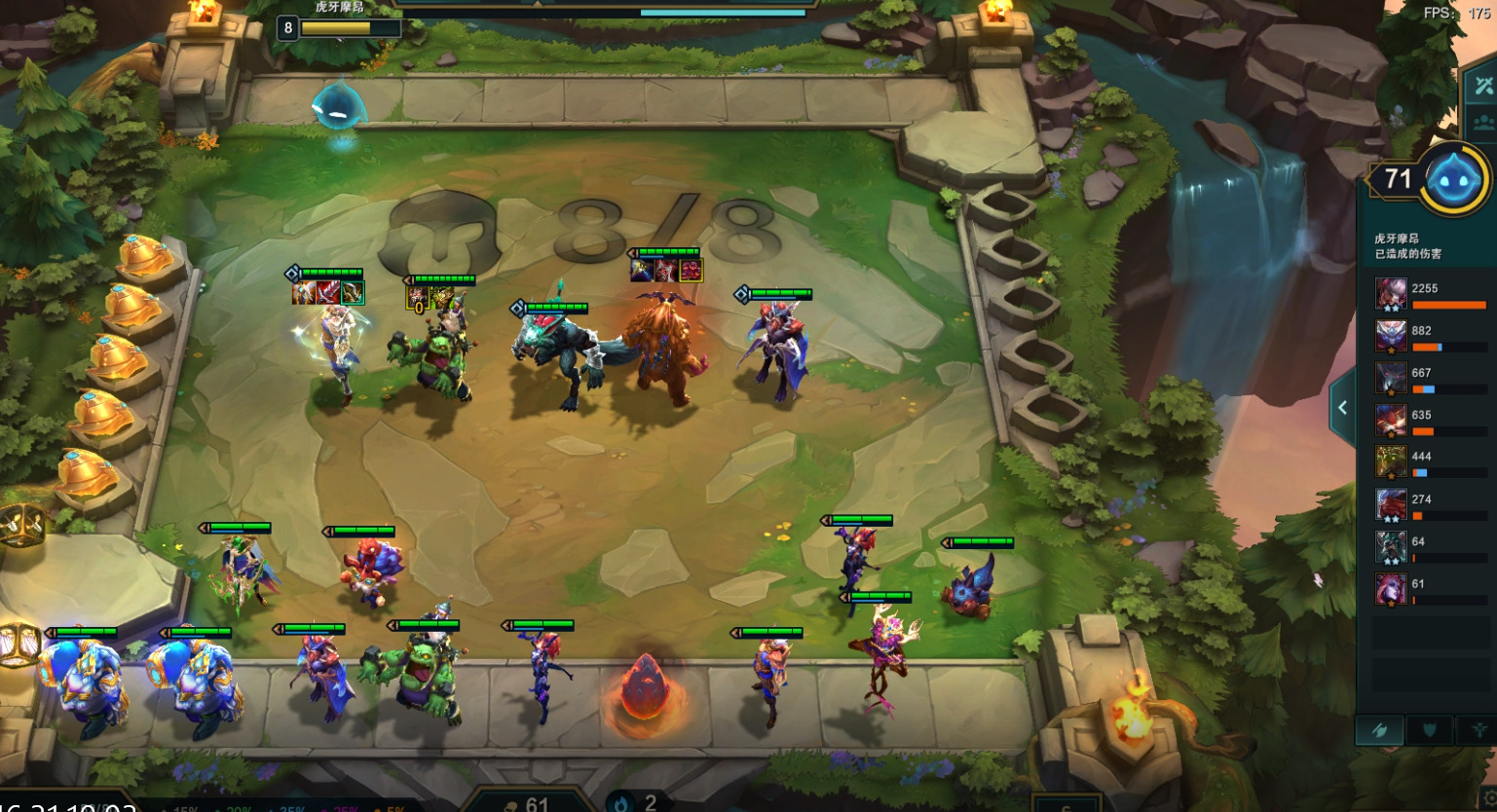Open the crossed-swords combat panel icon
This screenshot has width=1497, height=812.
[x=1483, y=86]
